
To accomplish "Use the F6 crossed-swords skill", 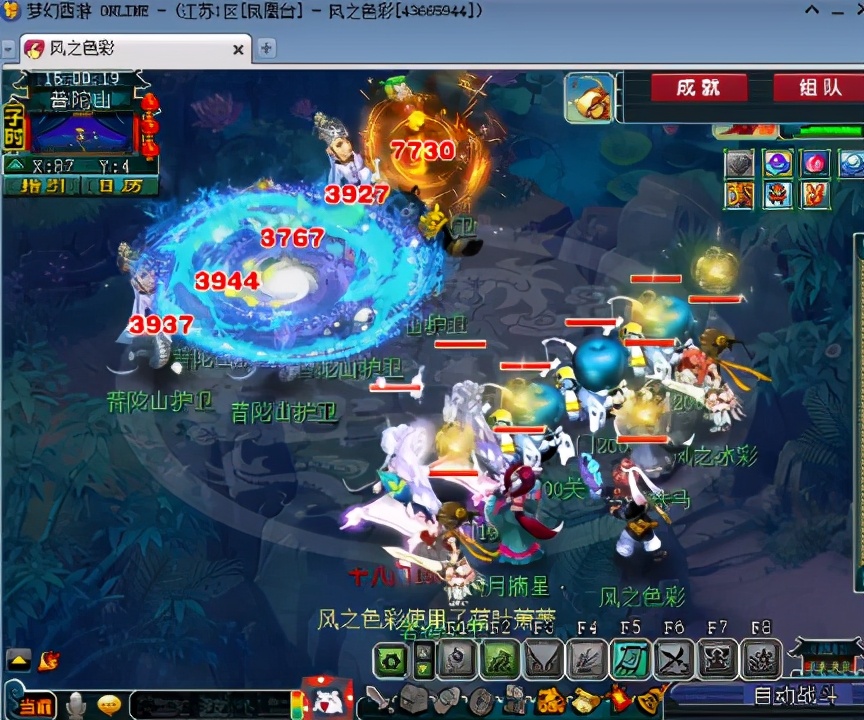I will point(674,660).
